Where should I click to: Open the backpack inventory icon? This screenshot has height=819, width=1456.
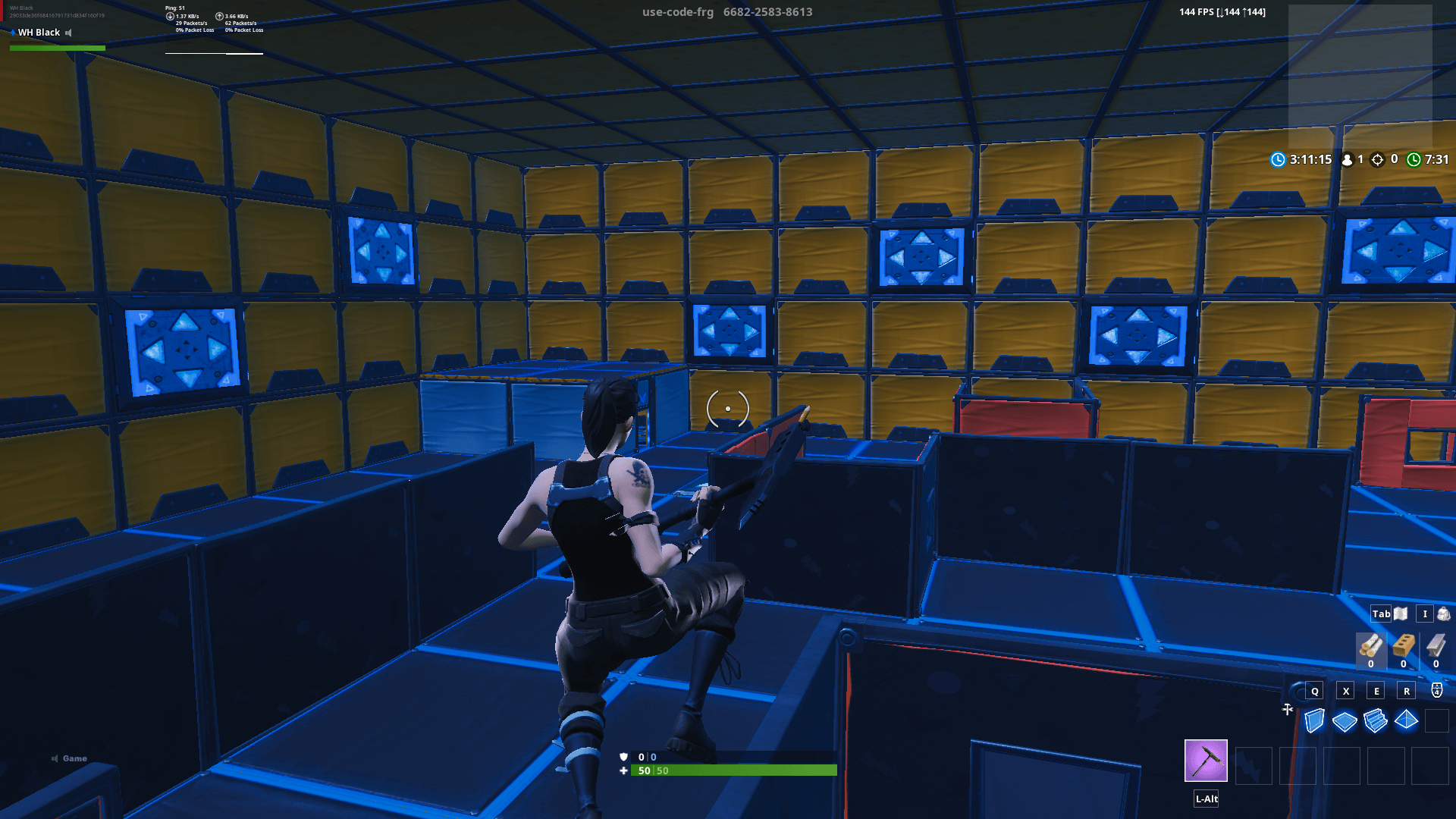coord(1443,613)
